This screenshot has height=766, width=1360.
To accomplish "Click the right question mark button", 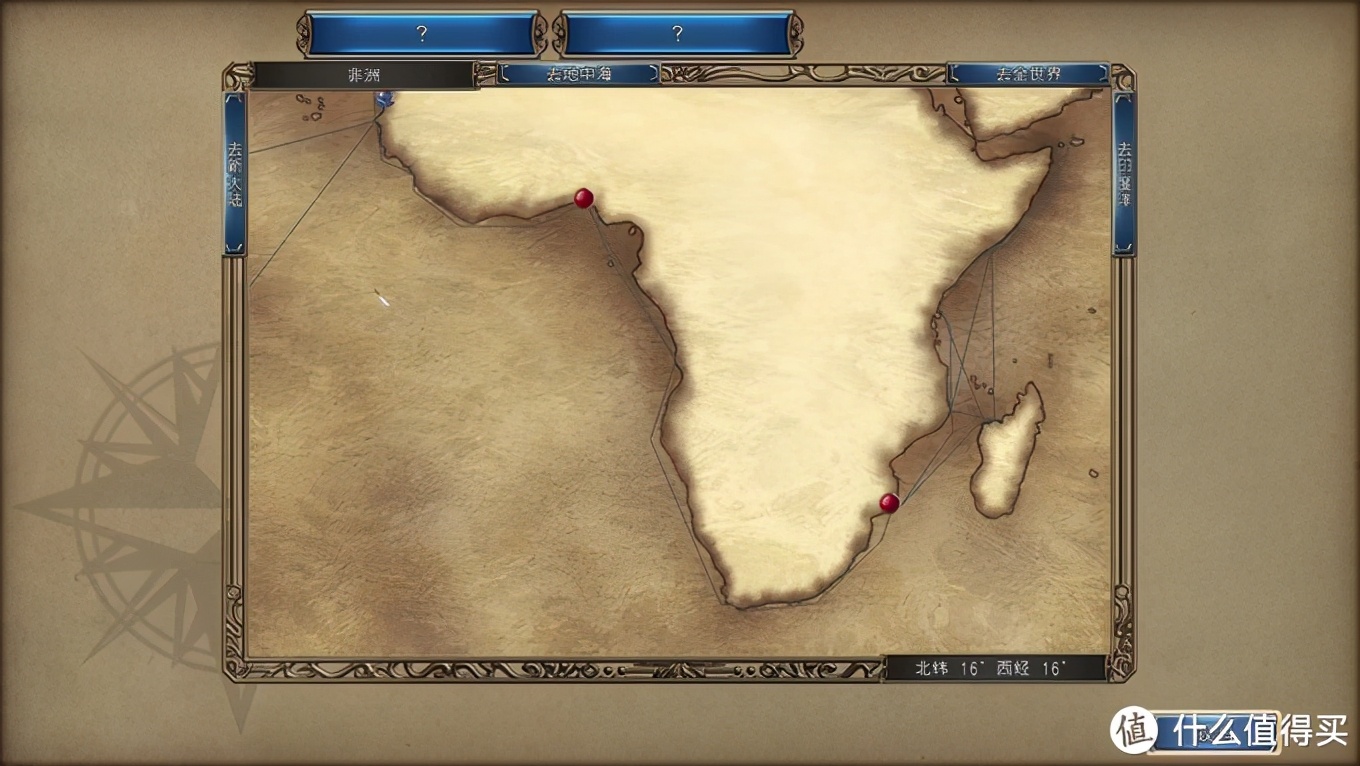I will click(677, 34).
